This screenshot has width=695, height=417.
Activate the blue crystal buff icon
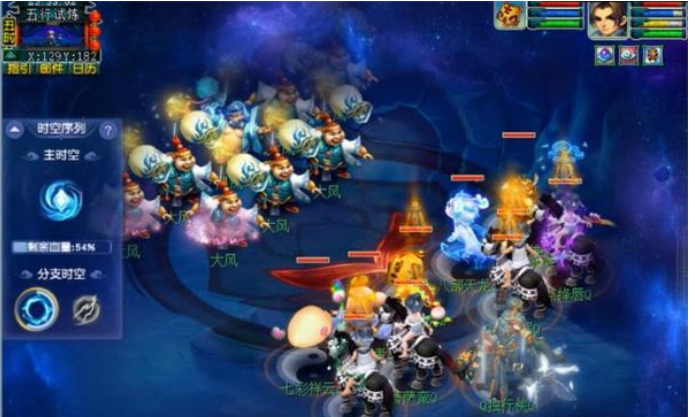click(x=604, y=55)
